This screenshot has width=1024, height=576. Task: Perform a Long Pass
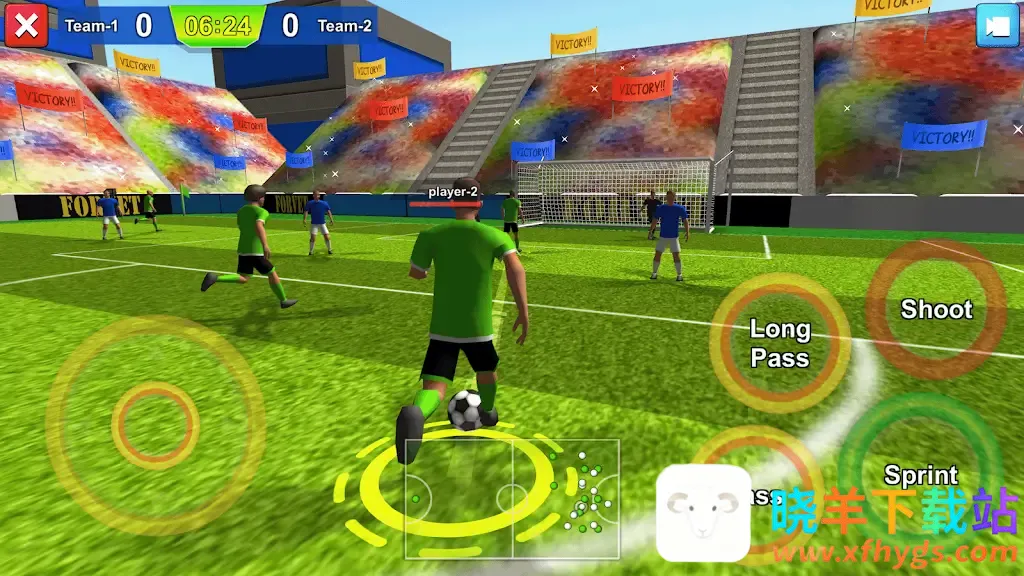(x=780, y=343)
